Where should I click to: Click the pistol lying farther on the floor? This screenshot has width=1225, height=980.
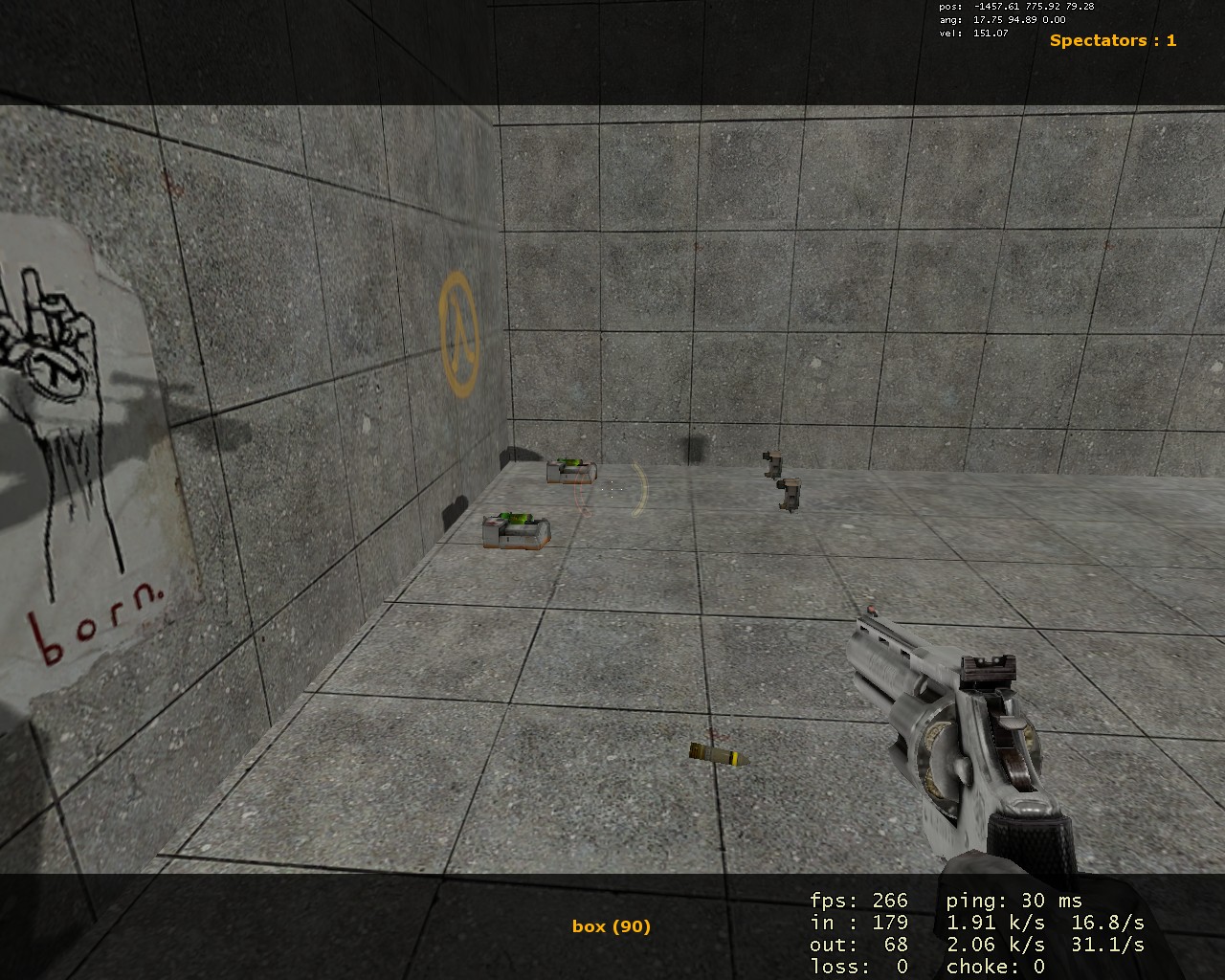pos(770,462)
